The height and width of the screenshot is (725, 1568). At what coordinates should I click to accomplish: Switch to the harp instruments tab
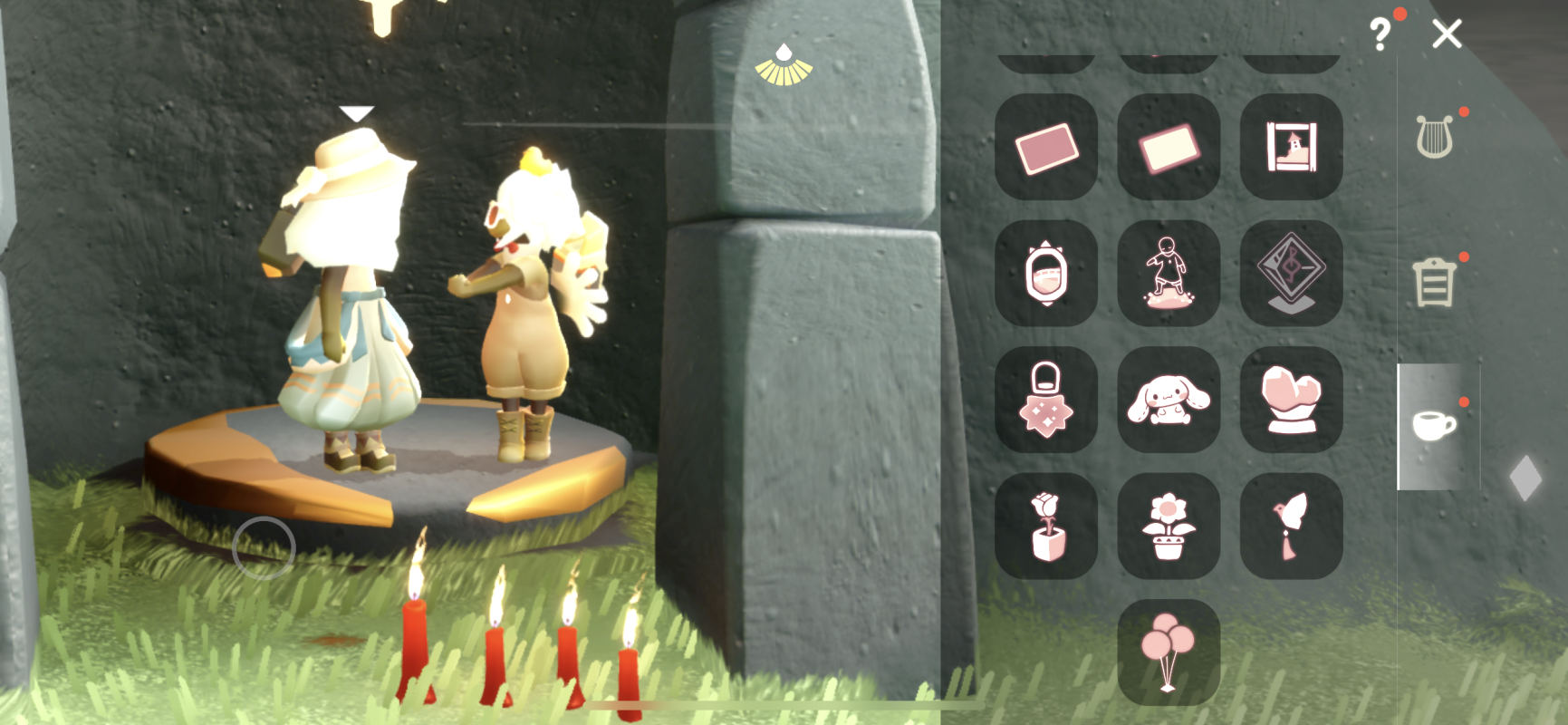point(1434,137)
